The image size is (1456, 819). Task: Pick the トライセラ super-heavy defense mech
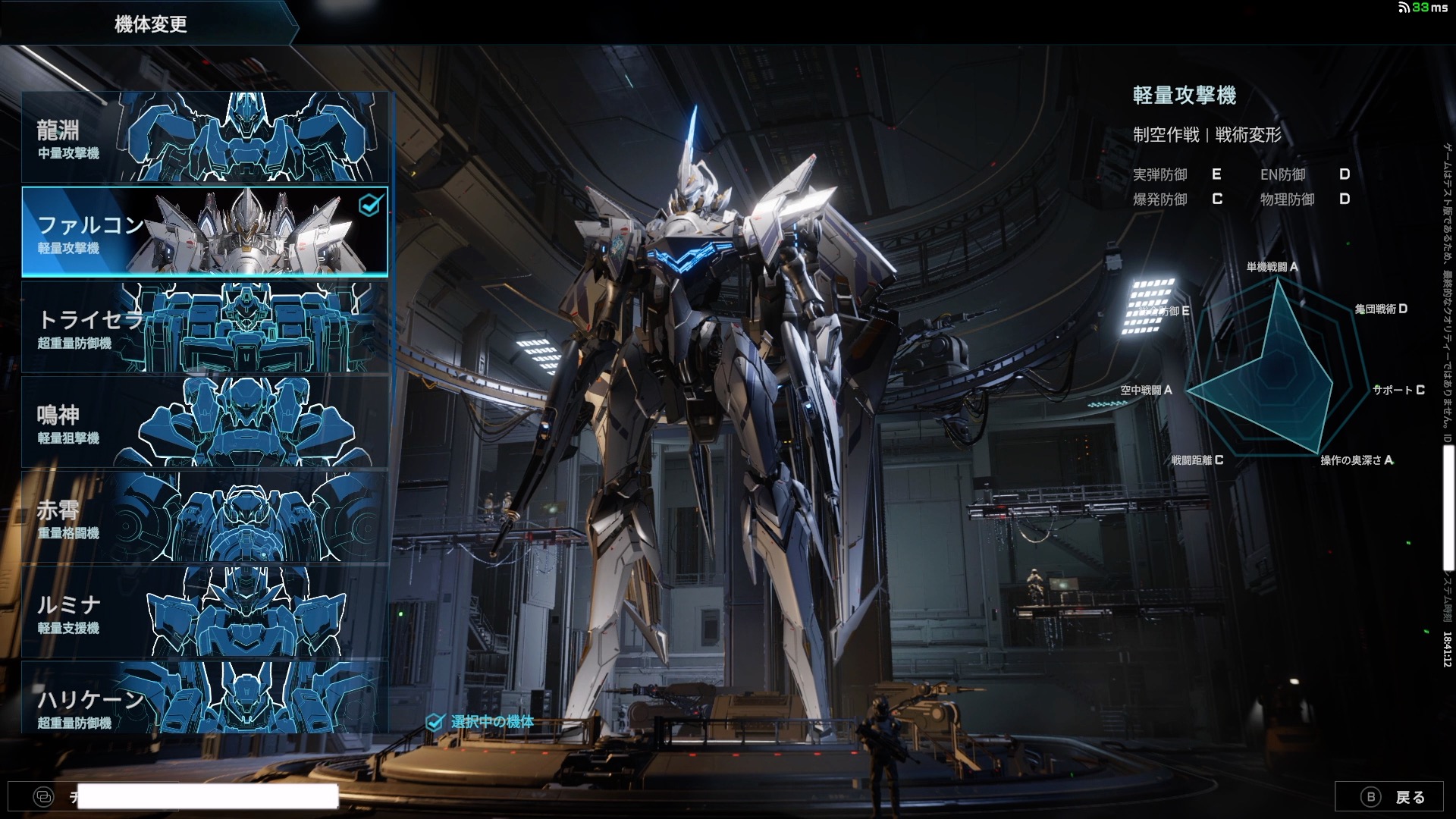click(205, 327)
